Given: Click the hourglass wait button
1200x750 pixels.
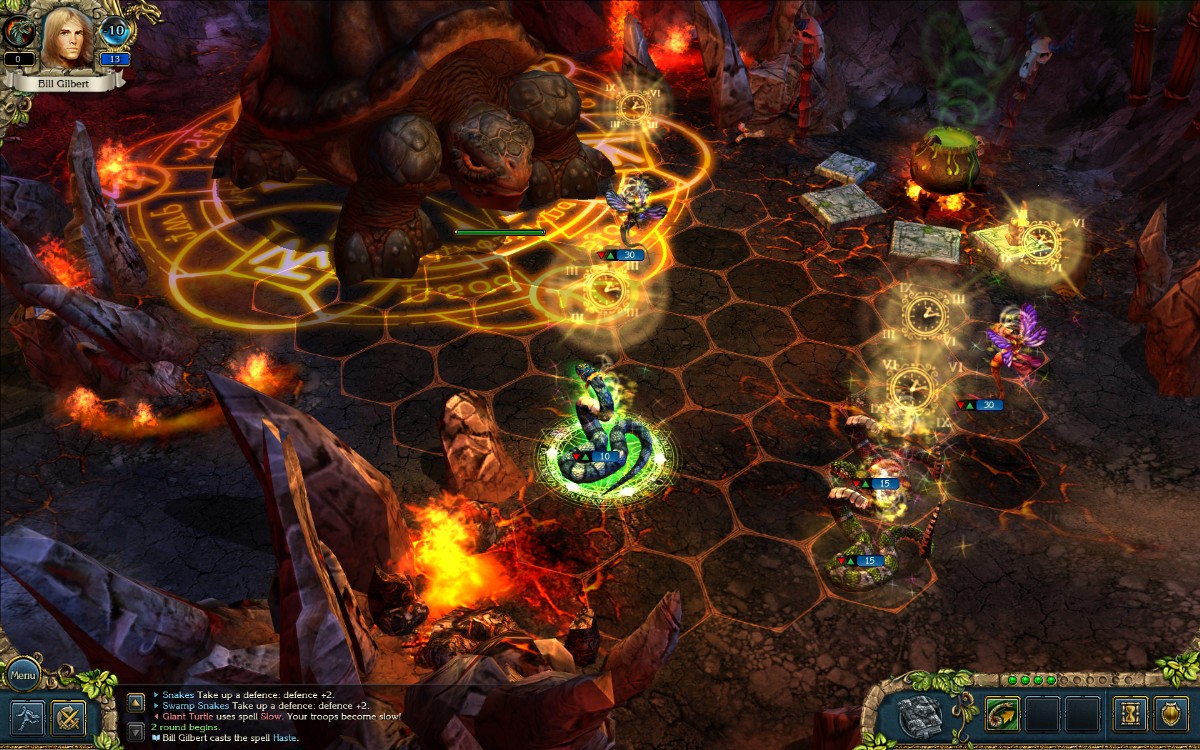Looking at the screenshot, I should [x=1130, y=714].
